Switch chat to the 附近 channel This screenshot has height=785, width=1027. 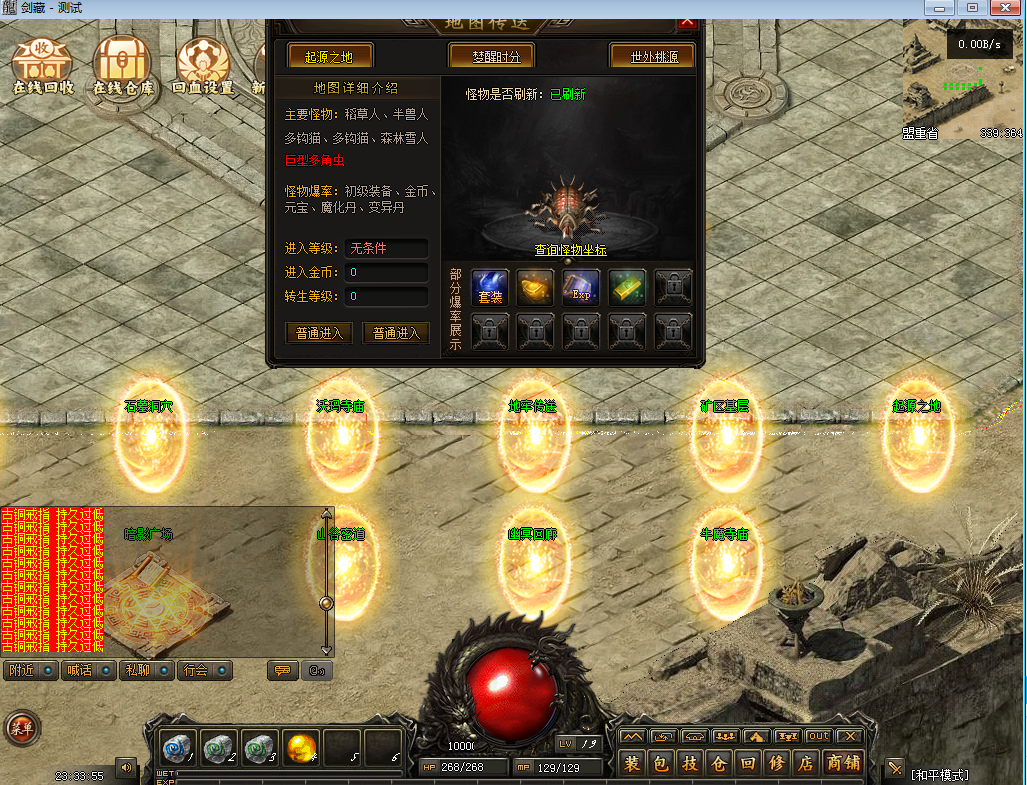[x=30, y=670]
